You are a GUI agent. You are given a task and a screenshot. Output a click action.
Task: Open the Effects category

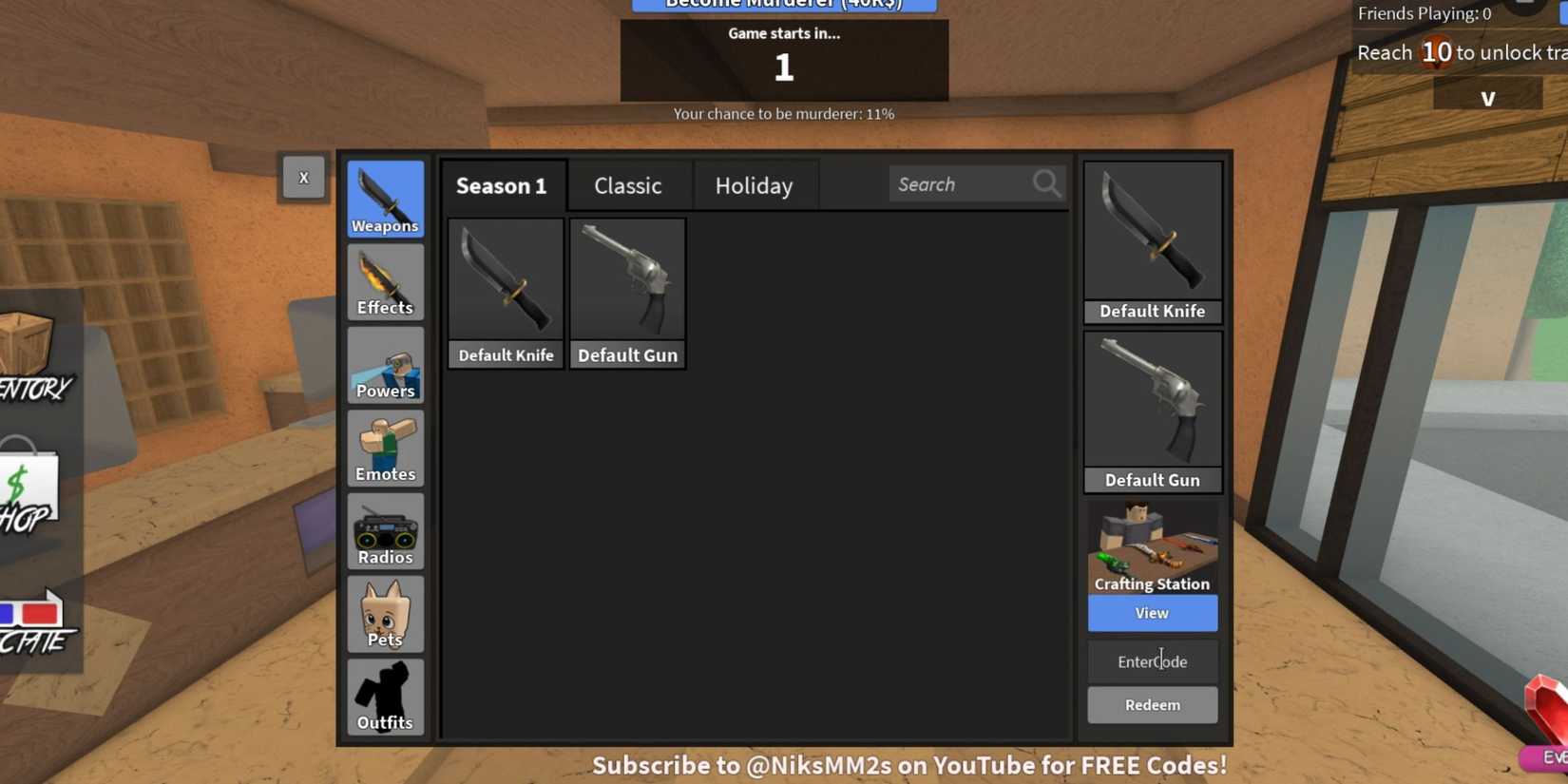click(x=385, y=281)
